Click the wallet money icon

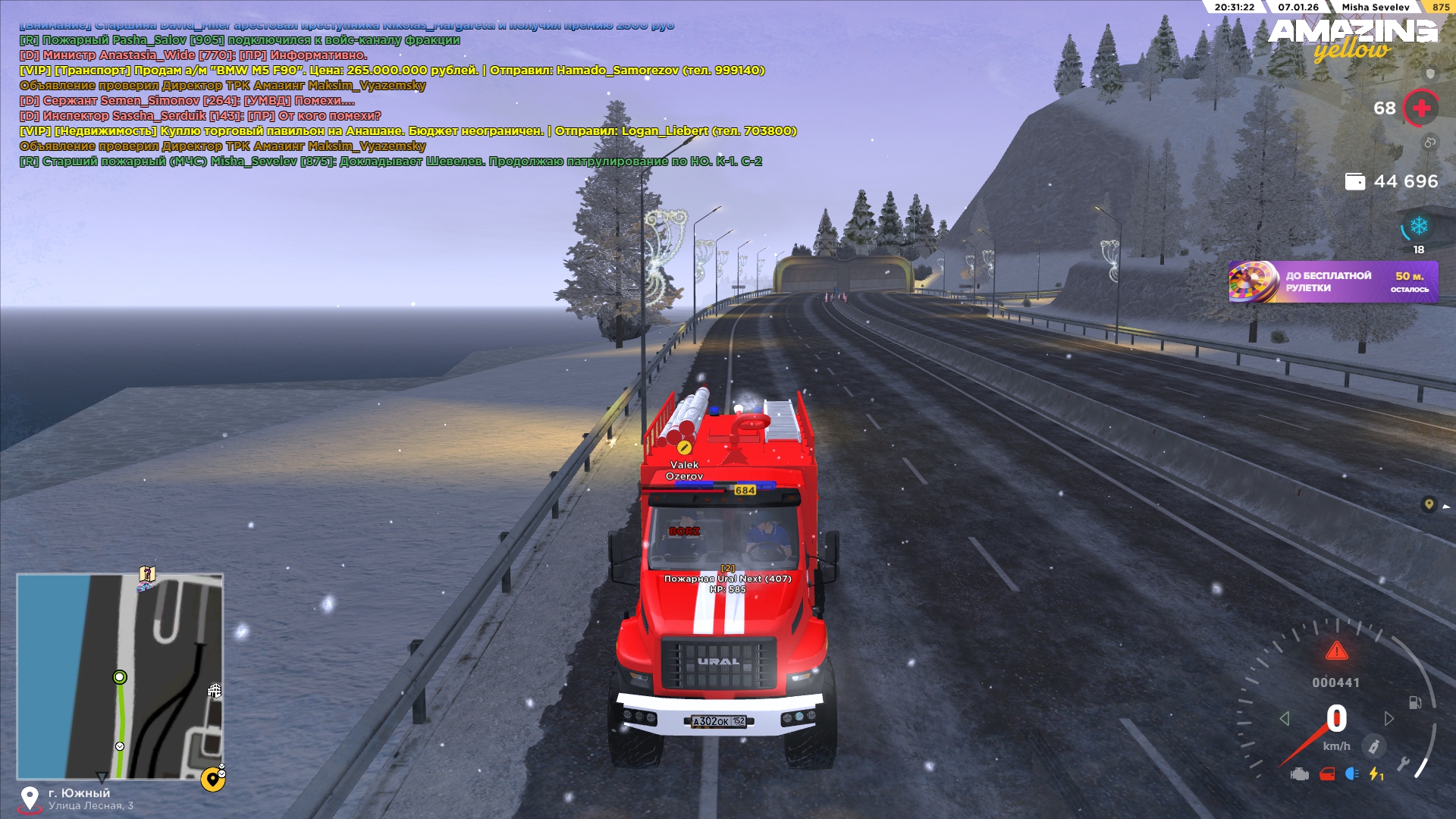(1354, 182)
